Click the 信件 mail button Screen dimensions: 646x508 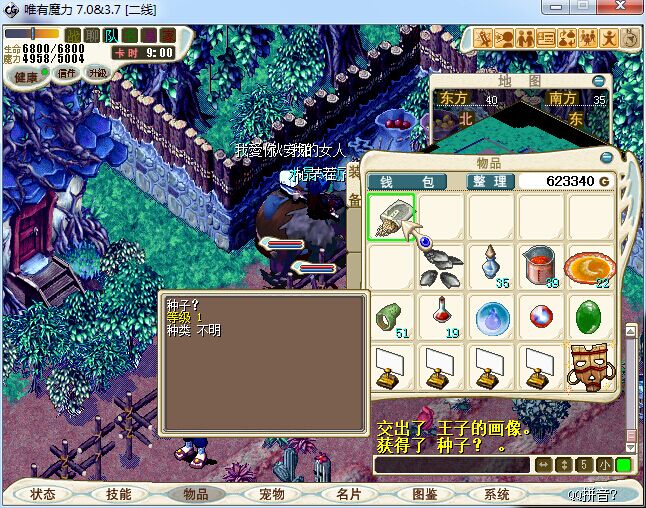(68, 73)
